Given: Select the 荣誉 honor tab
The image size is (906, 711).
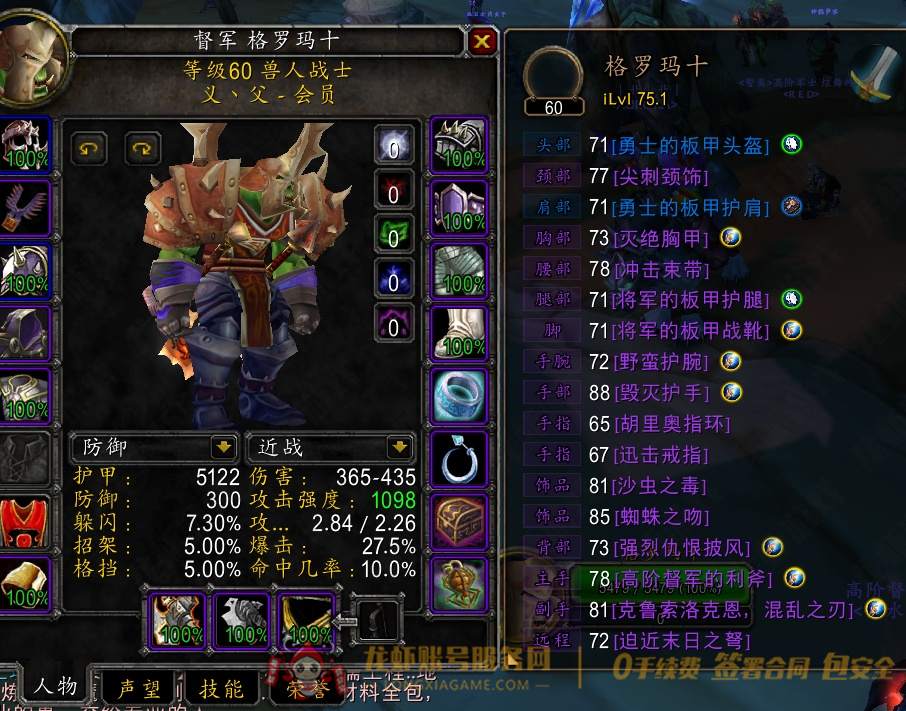Looking at the screenshot, I should click(x=306, y=689).
